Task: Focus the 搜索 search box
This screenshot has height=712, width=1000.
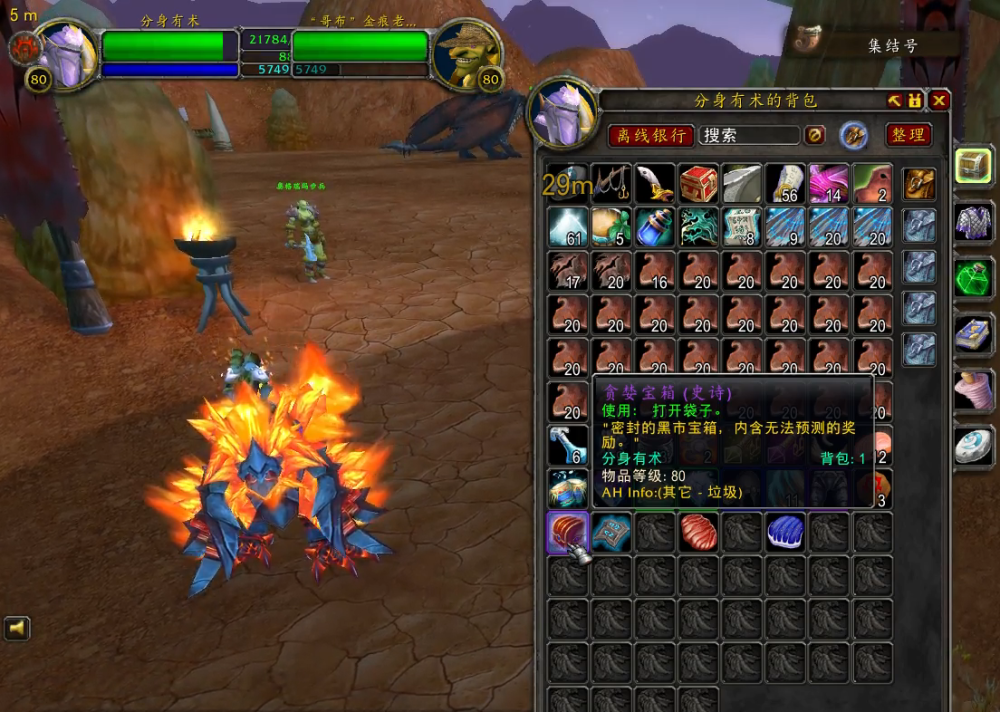Action: point(750,135)
